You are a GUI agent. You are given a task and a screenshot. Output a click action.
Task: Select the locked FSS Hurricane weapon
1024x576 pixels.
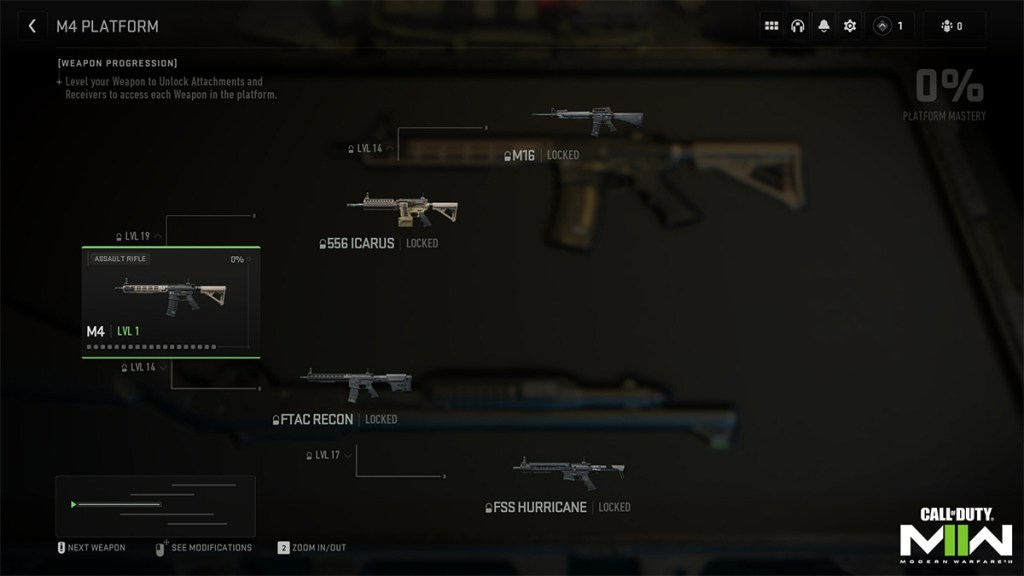point(568,473)
